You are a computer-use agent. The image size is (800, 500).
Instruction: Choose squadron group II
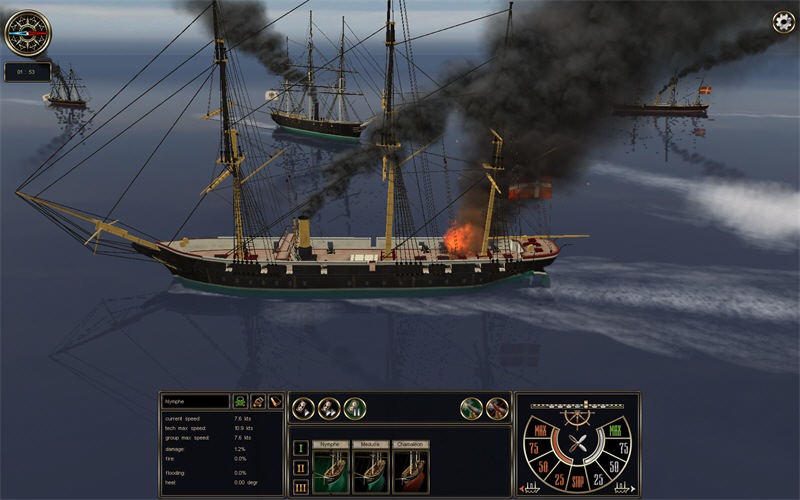pyautogui.click(x=300, y=467)
